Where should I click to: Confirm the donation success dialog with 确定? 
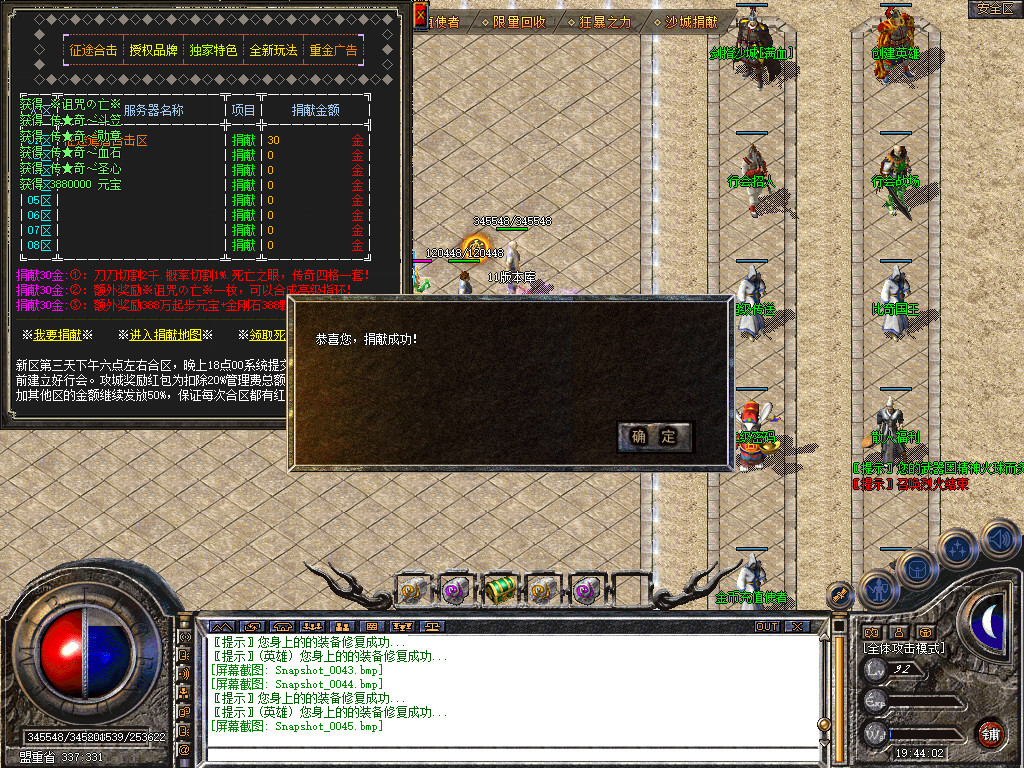[x=655, y=436]
